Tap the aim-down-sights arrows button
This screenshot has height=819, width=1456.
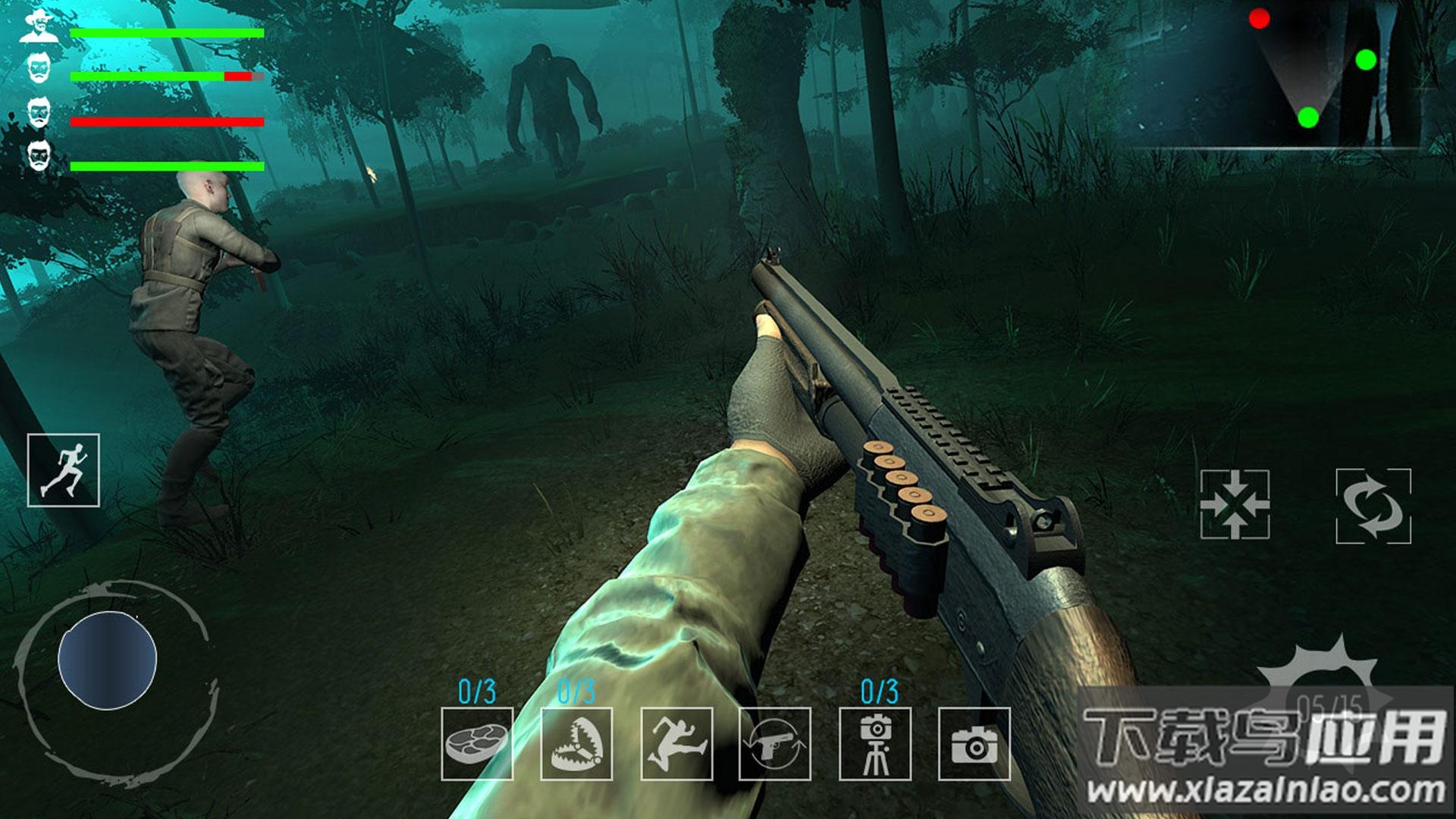(1235, 504)
